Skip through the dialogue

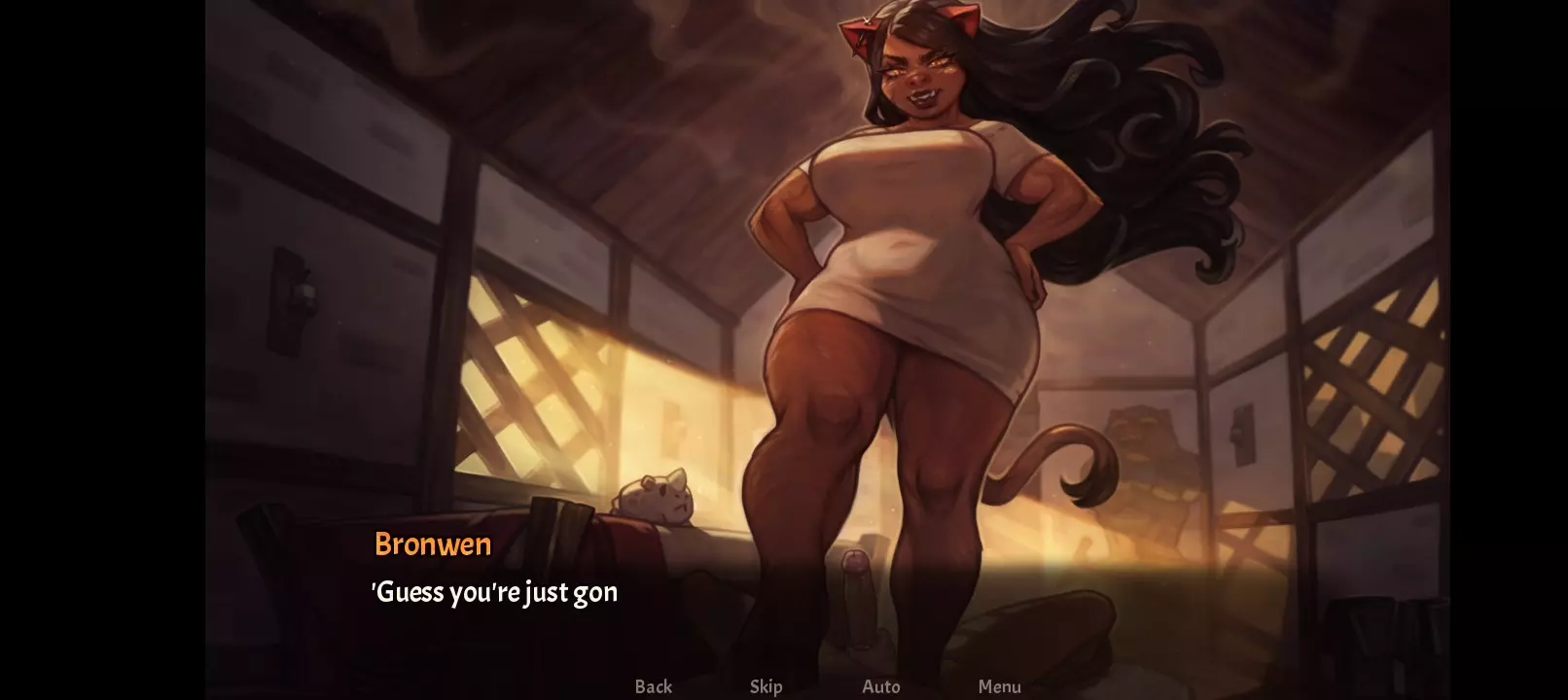(766, 686)
